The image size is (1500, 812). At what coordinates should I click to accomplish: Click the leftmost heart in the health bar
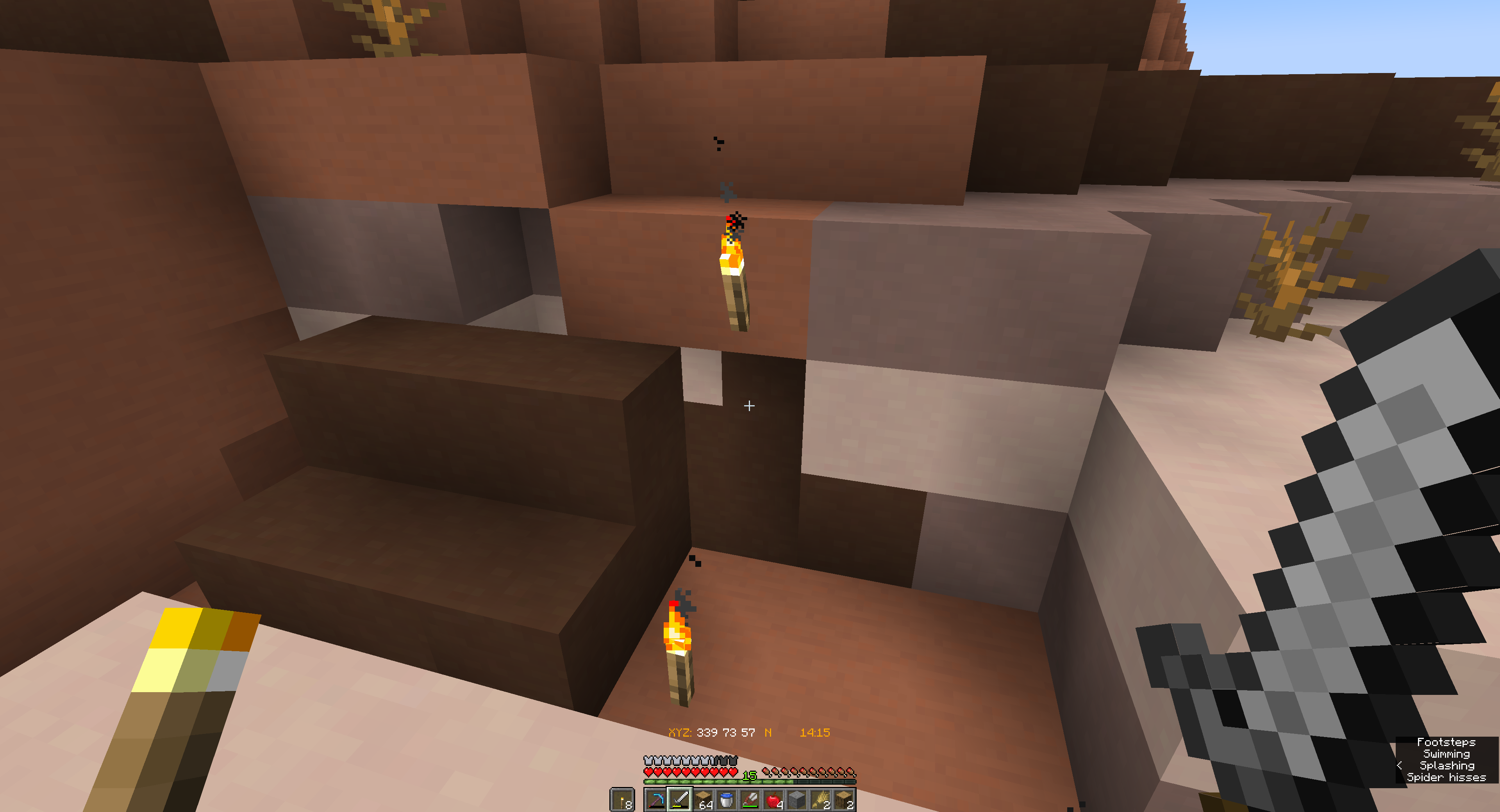[x=648, y=773]
